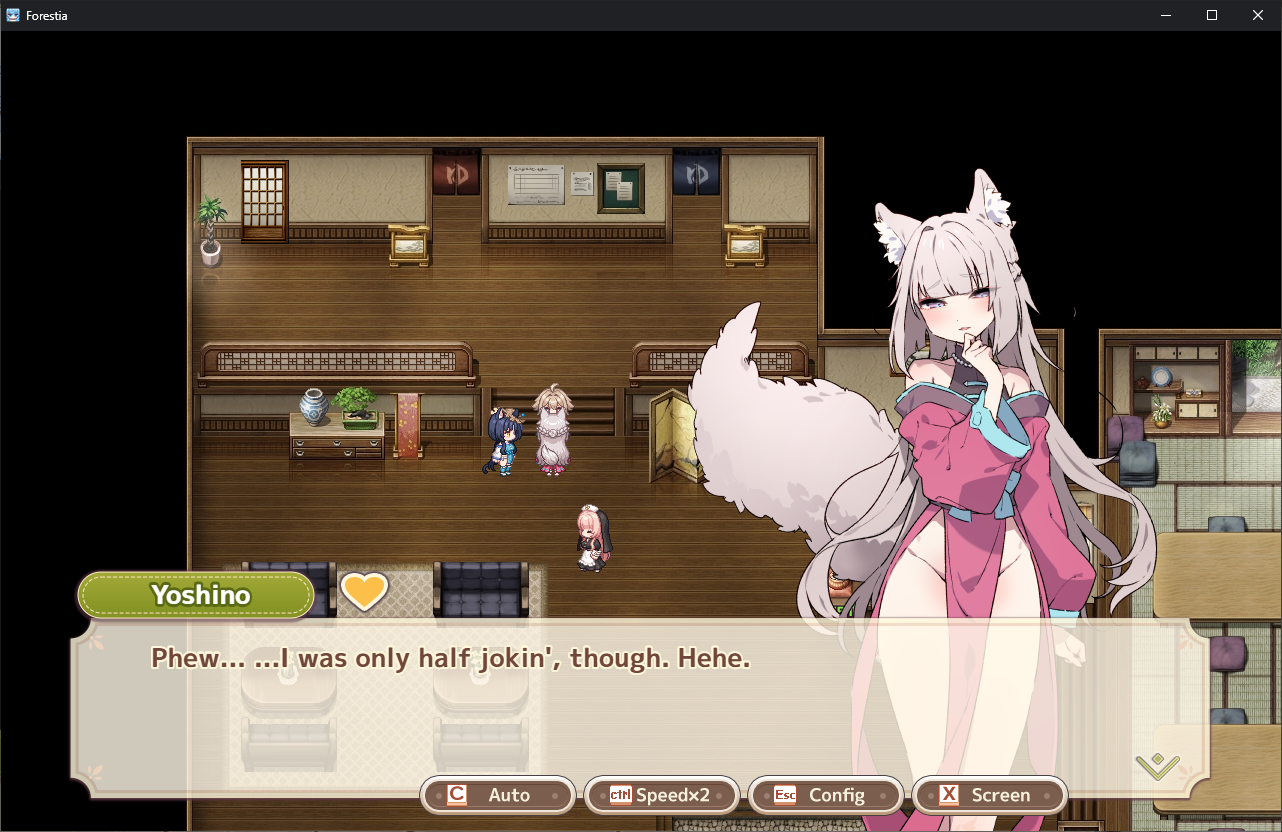Open the Config menu
This screenshot has height=832, width=1282.
(x=826, y=795)
